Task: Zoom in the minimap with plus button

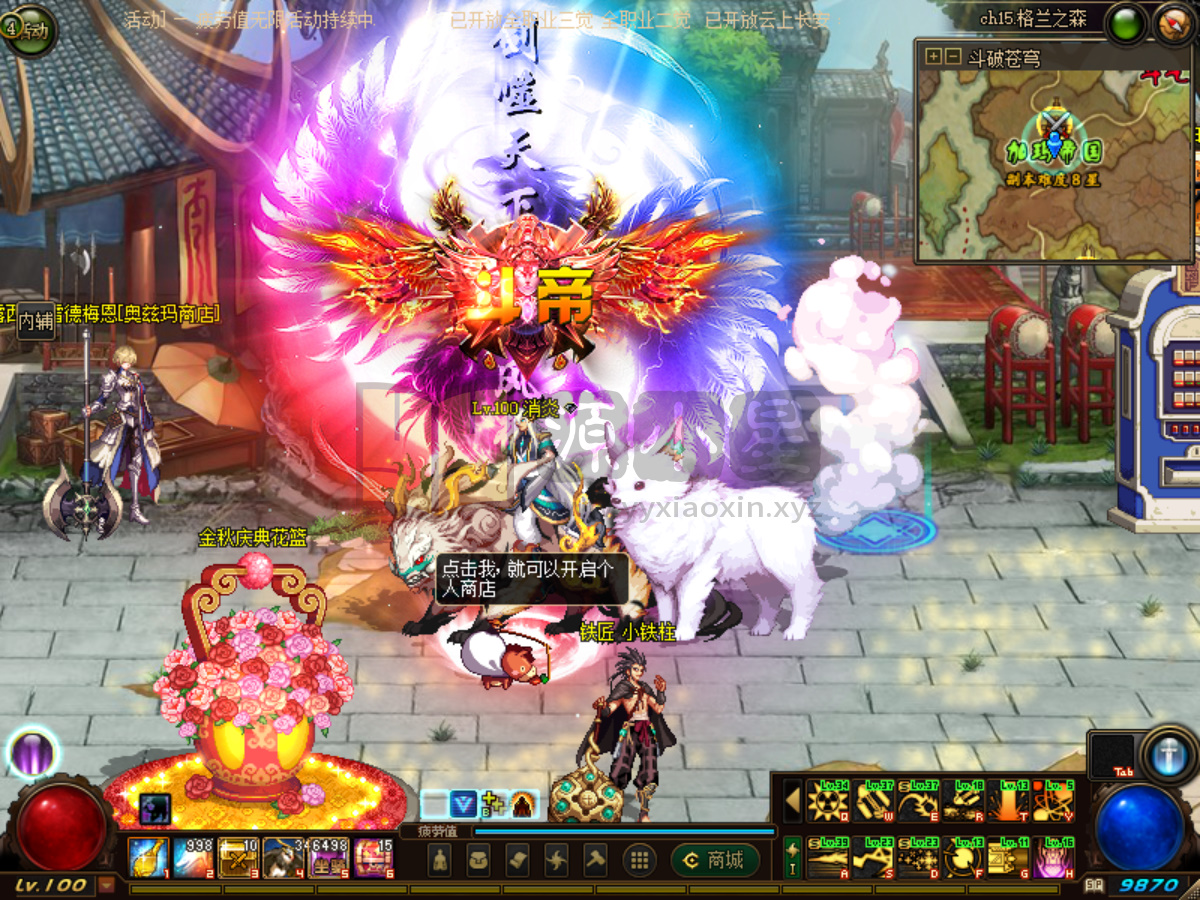Action: point(933,57)
